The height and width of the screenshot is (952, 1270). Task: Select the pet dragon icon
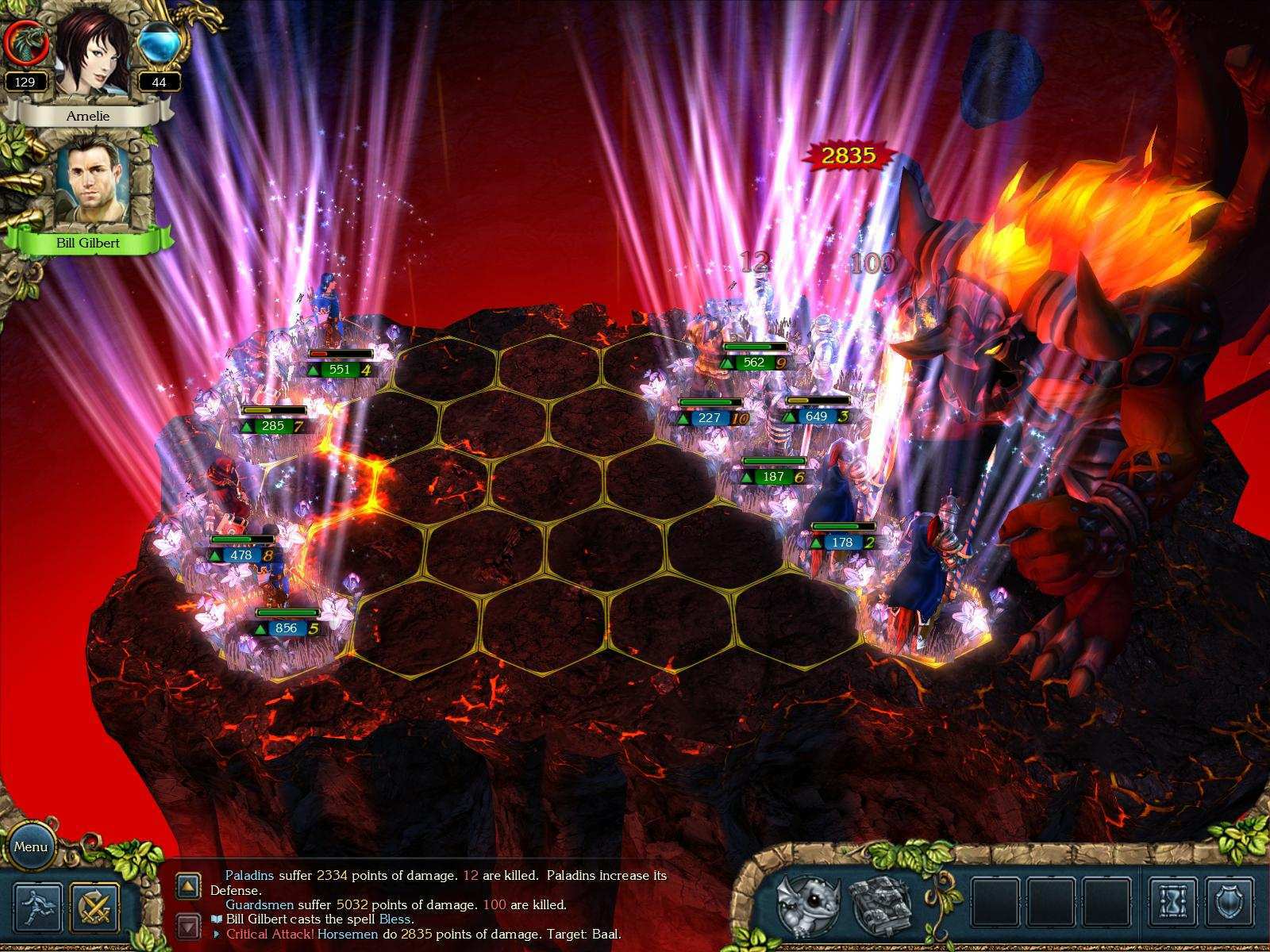tap(808, 904)
